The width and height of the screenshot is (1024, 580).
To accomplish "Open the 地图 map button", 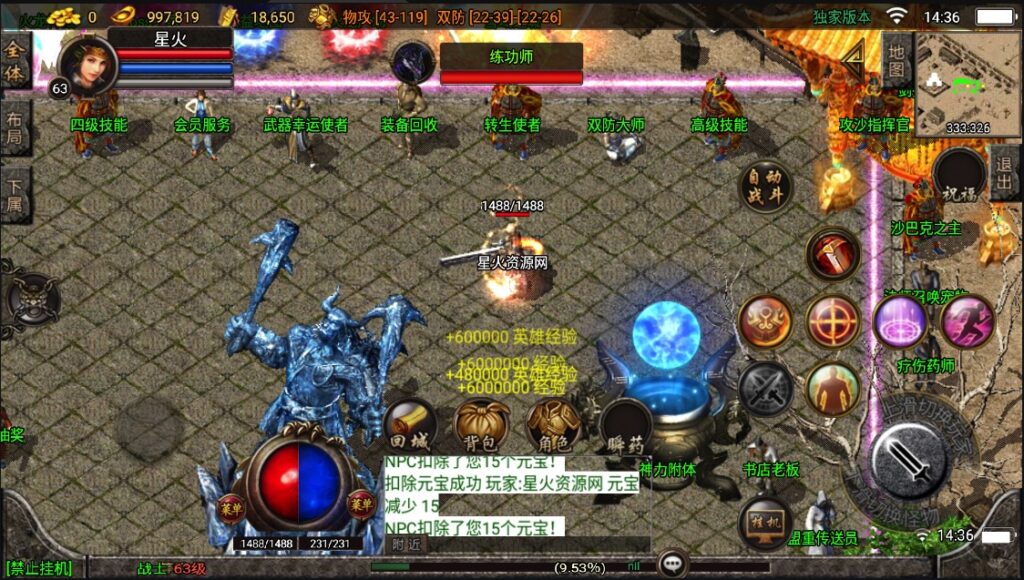I will tap(897, 59).
